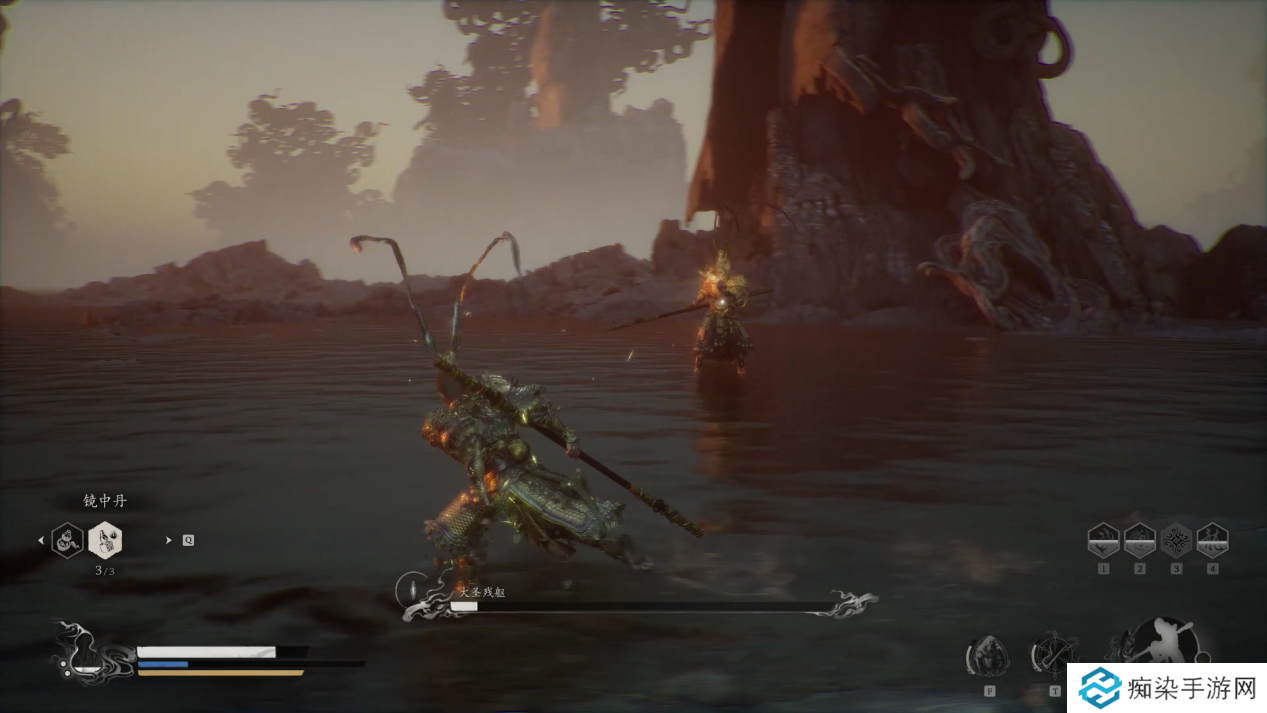Trigger the ornate knot spell in slot 3
The image size is (1267, 713).
pos(1176,540)
